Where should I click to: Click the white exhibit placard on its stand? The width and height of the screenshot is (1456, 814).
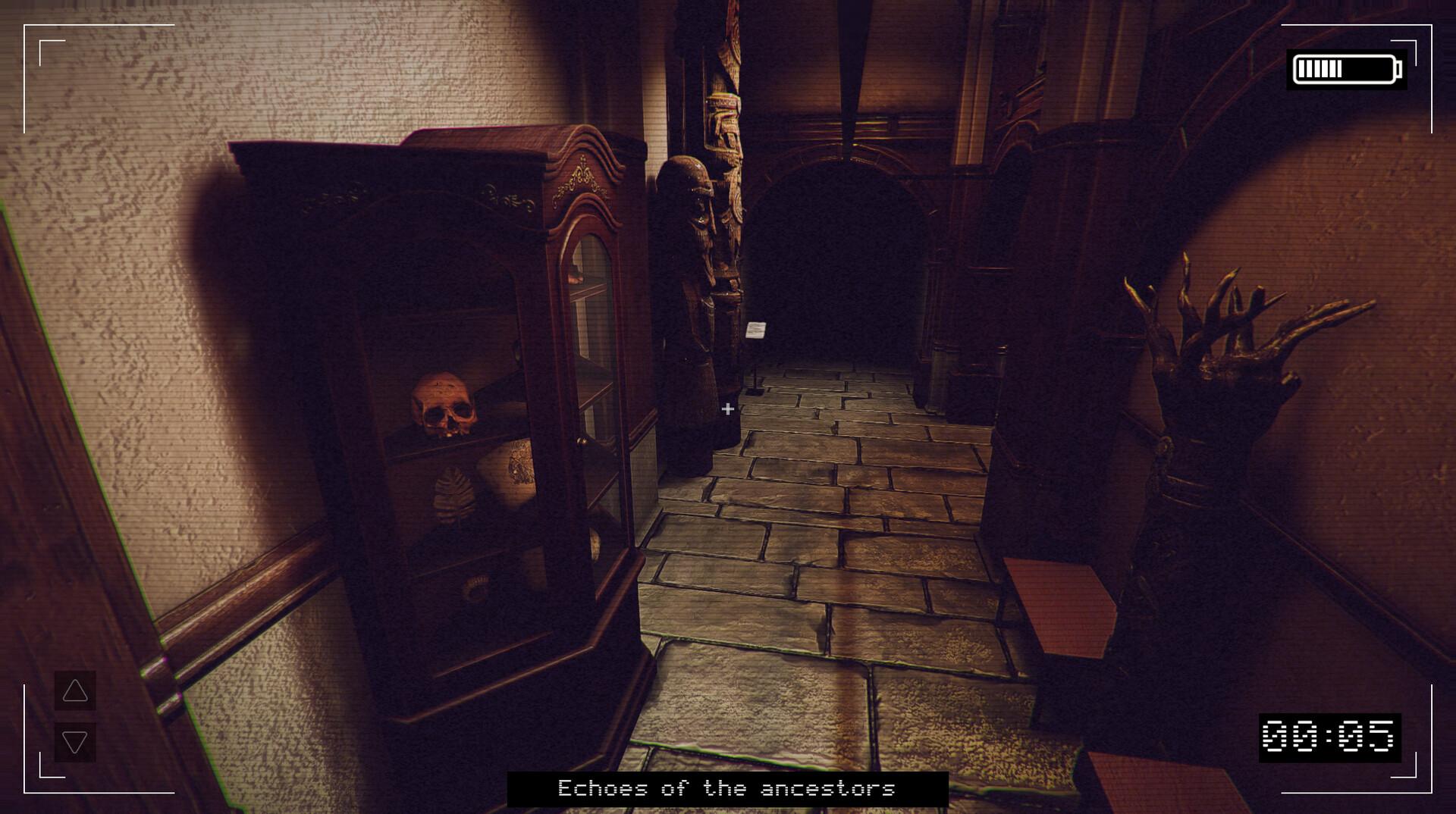(758, 332)
